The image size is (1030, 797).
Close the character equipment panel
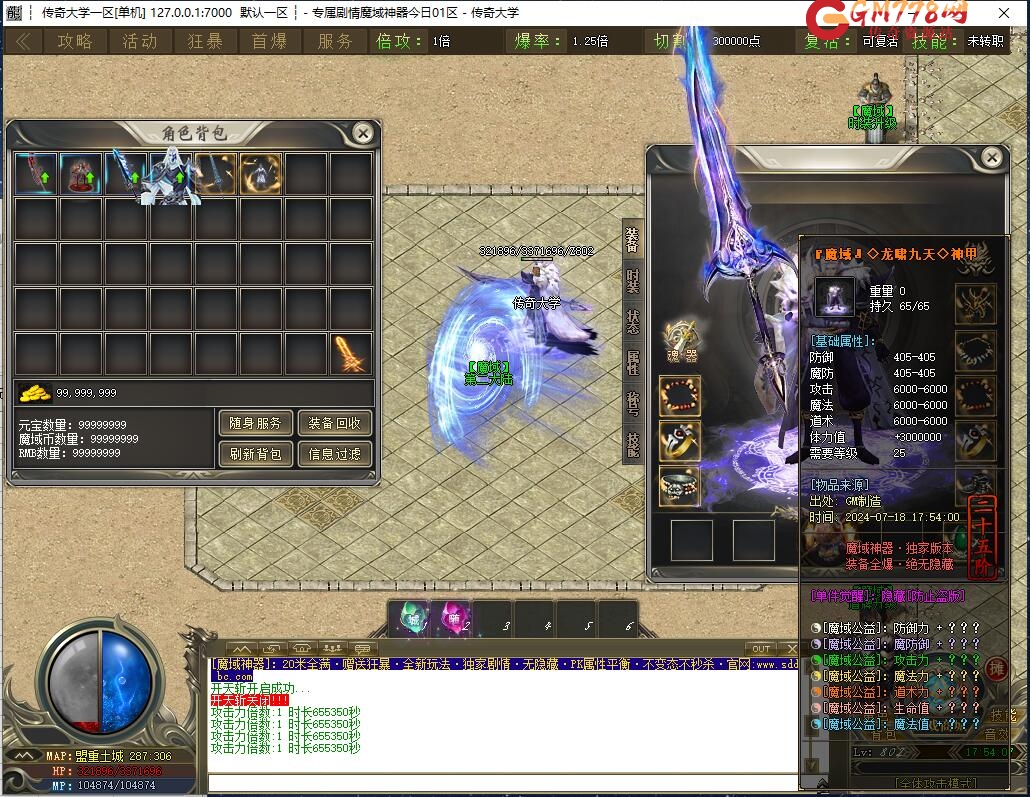click(991, 158)
